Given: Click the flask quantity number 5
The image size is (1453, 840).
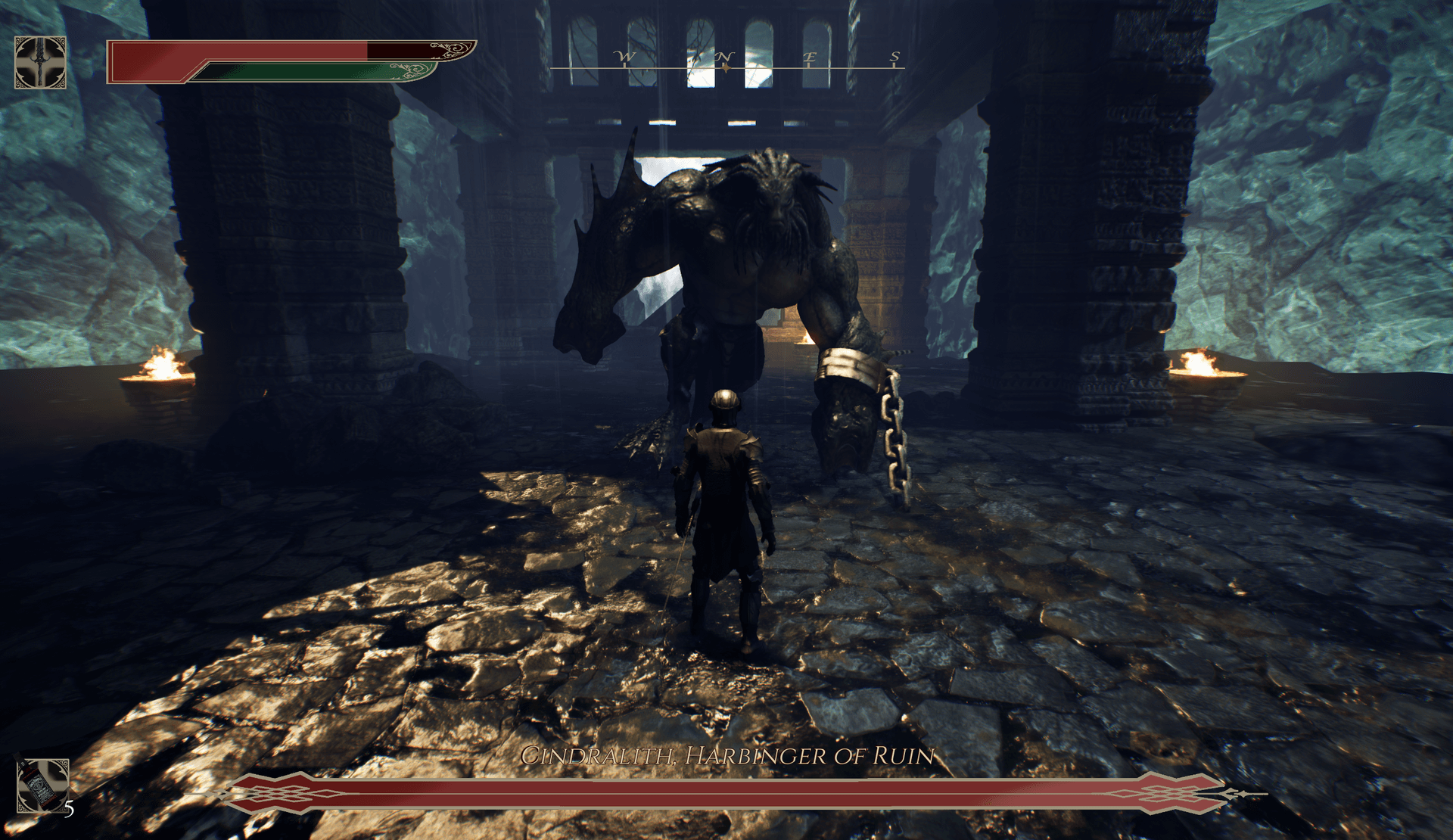Looking at the screenshot, I should 69,810.
